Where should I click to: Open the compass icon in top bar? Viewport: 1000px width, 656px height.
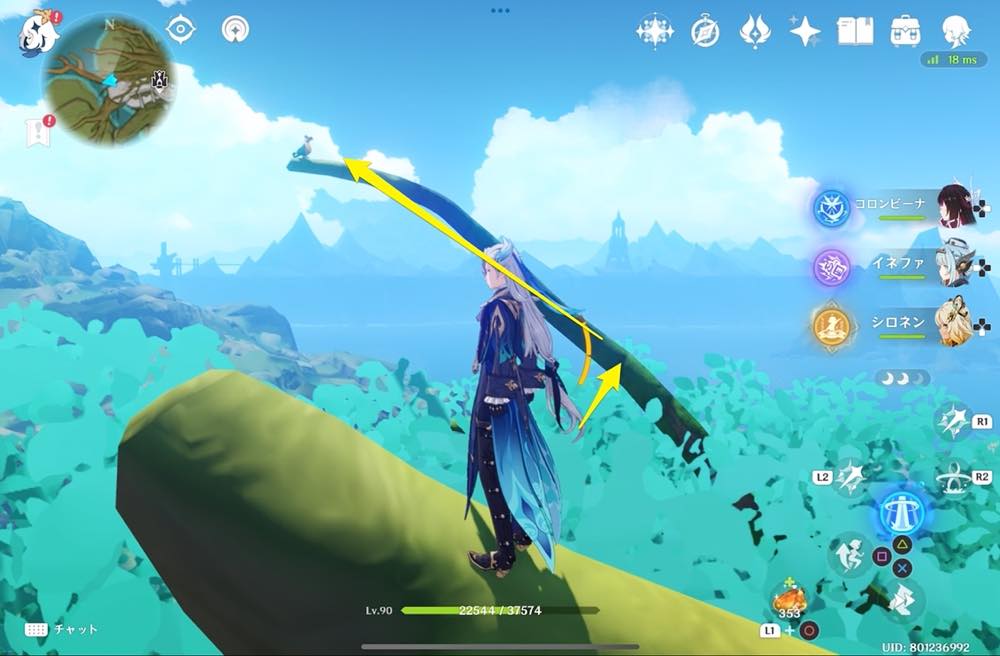tap(705, 32)
